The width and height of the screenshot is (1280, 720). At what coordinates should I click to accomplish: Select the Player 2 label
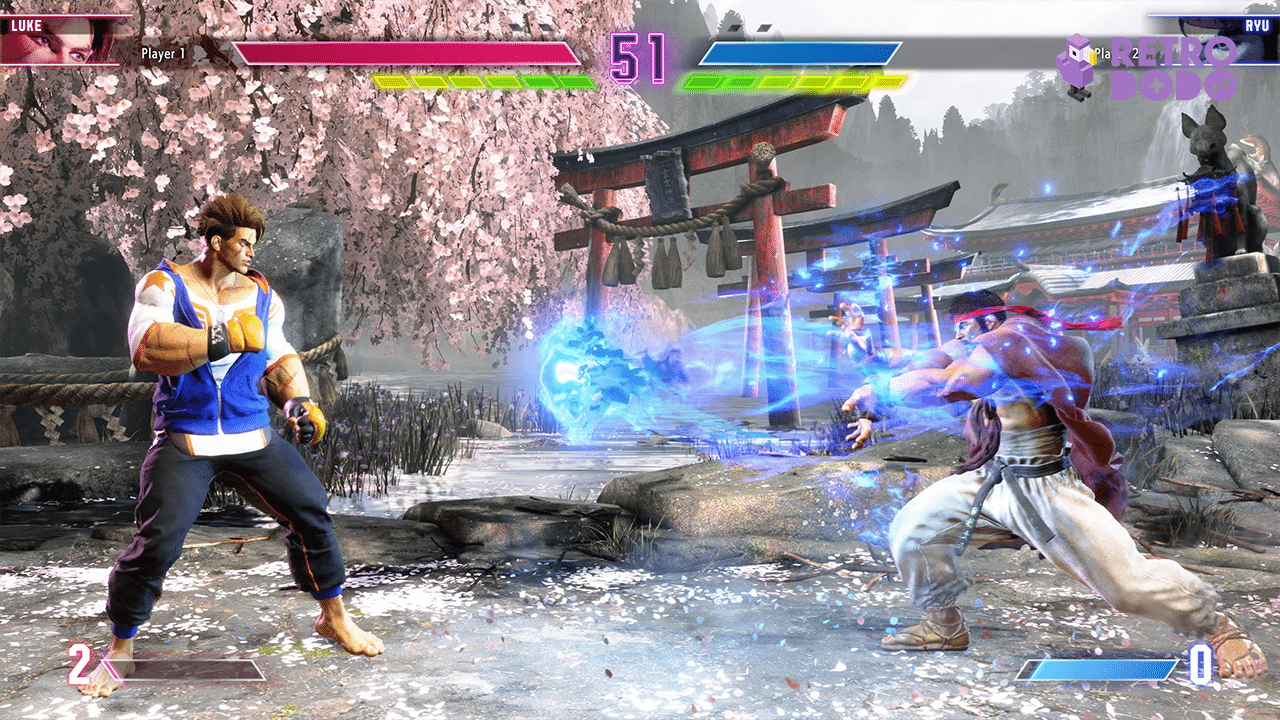(1120, 55)
